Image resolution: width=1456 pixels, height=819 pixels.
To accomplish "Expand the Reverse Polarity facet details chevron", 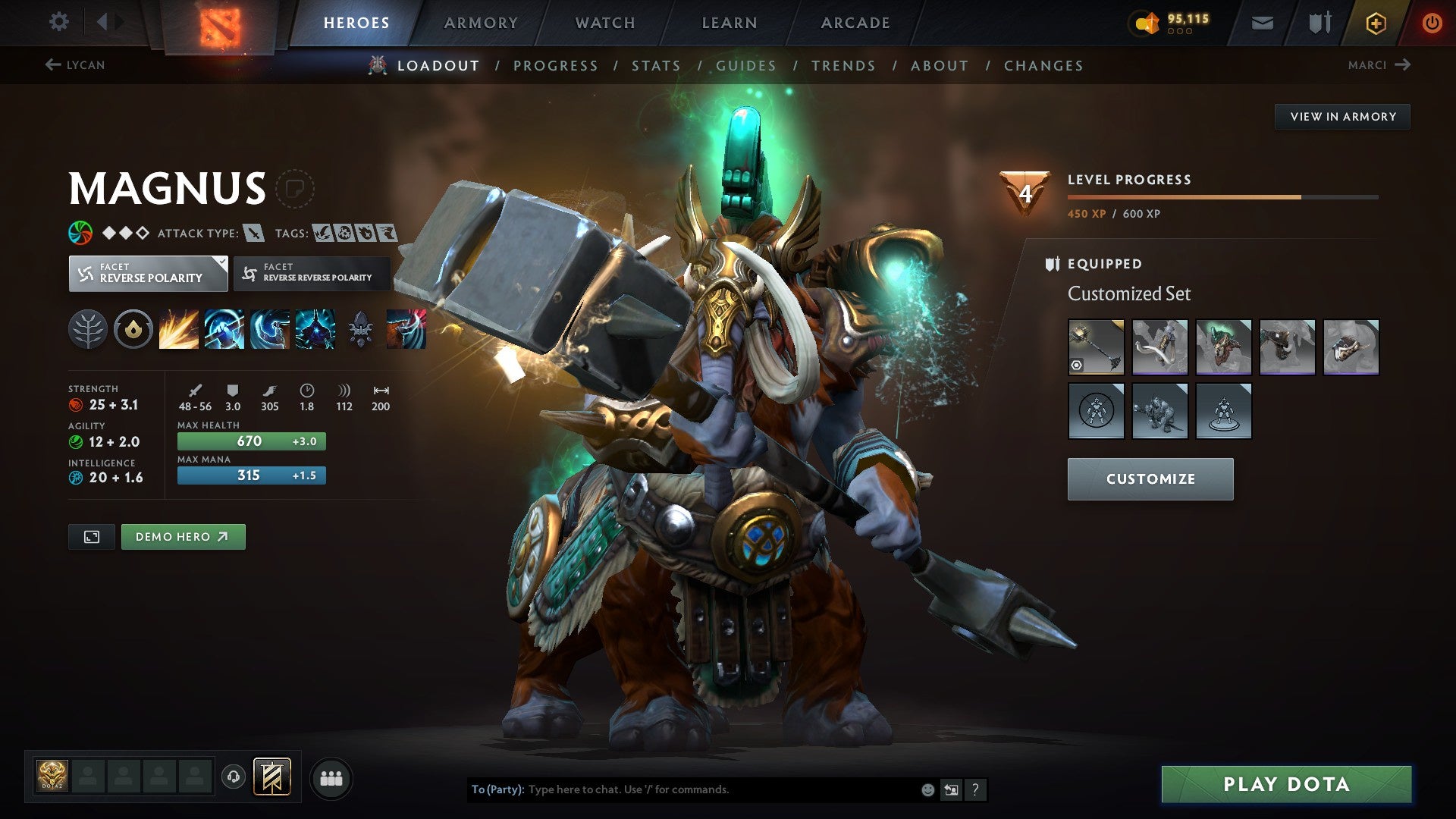I will [x=220, y=262].
